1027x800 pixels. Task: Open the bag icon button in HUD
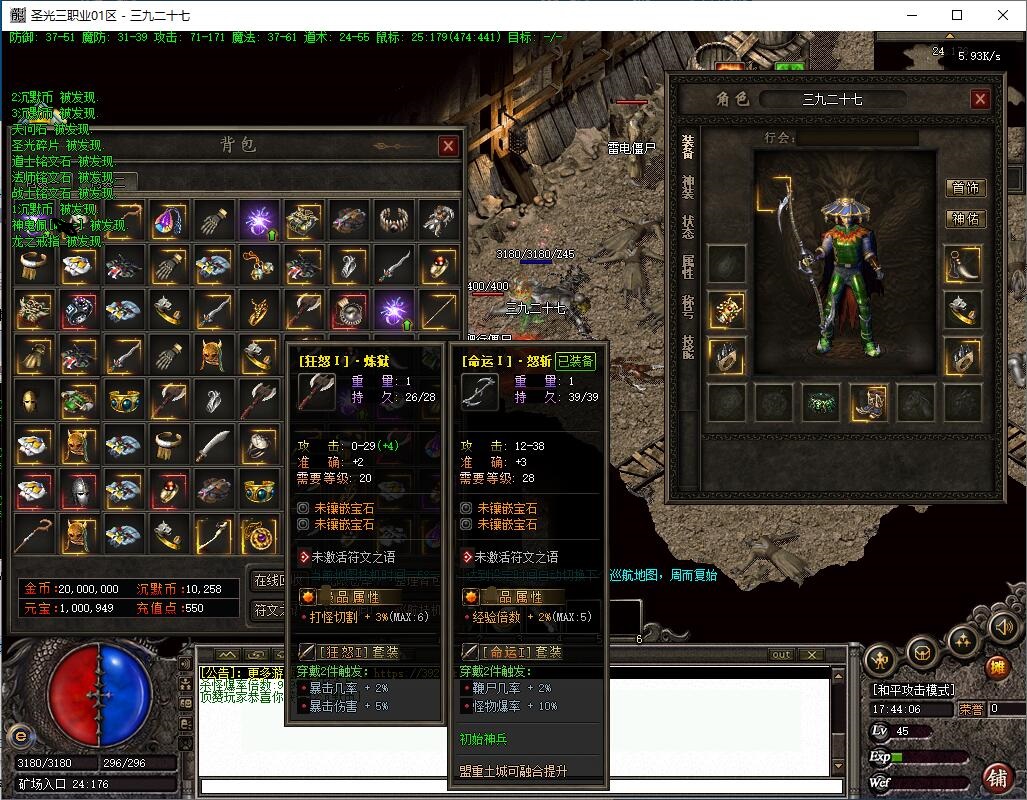(x=921, y=652)
